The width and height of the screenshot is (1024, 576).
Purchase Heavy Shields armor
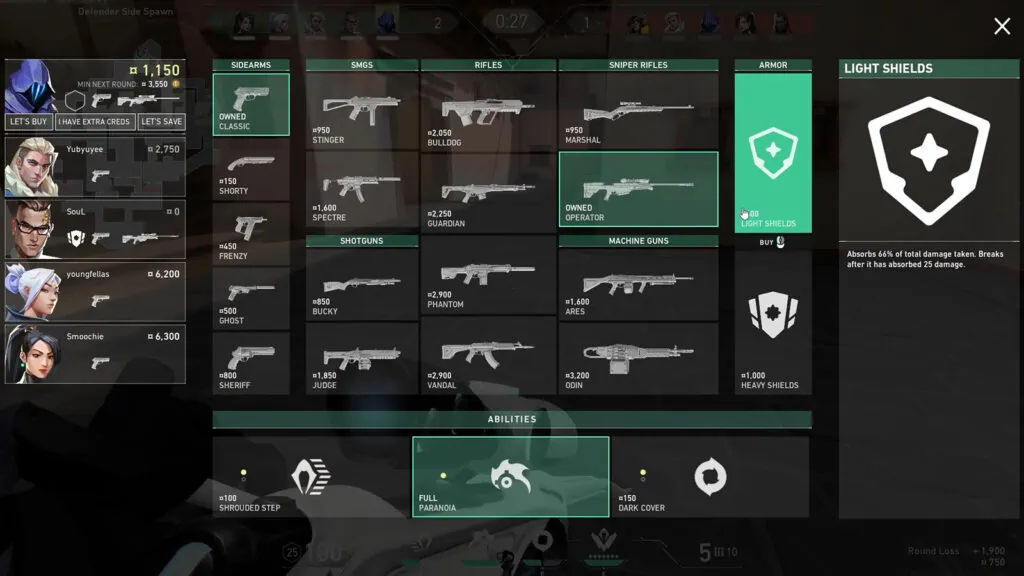pyautogui.click(x=773, y=321)
